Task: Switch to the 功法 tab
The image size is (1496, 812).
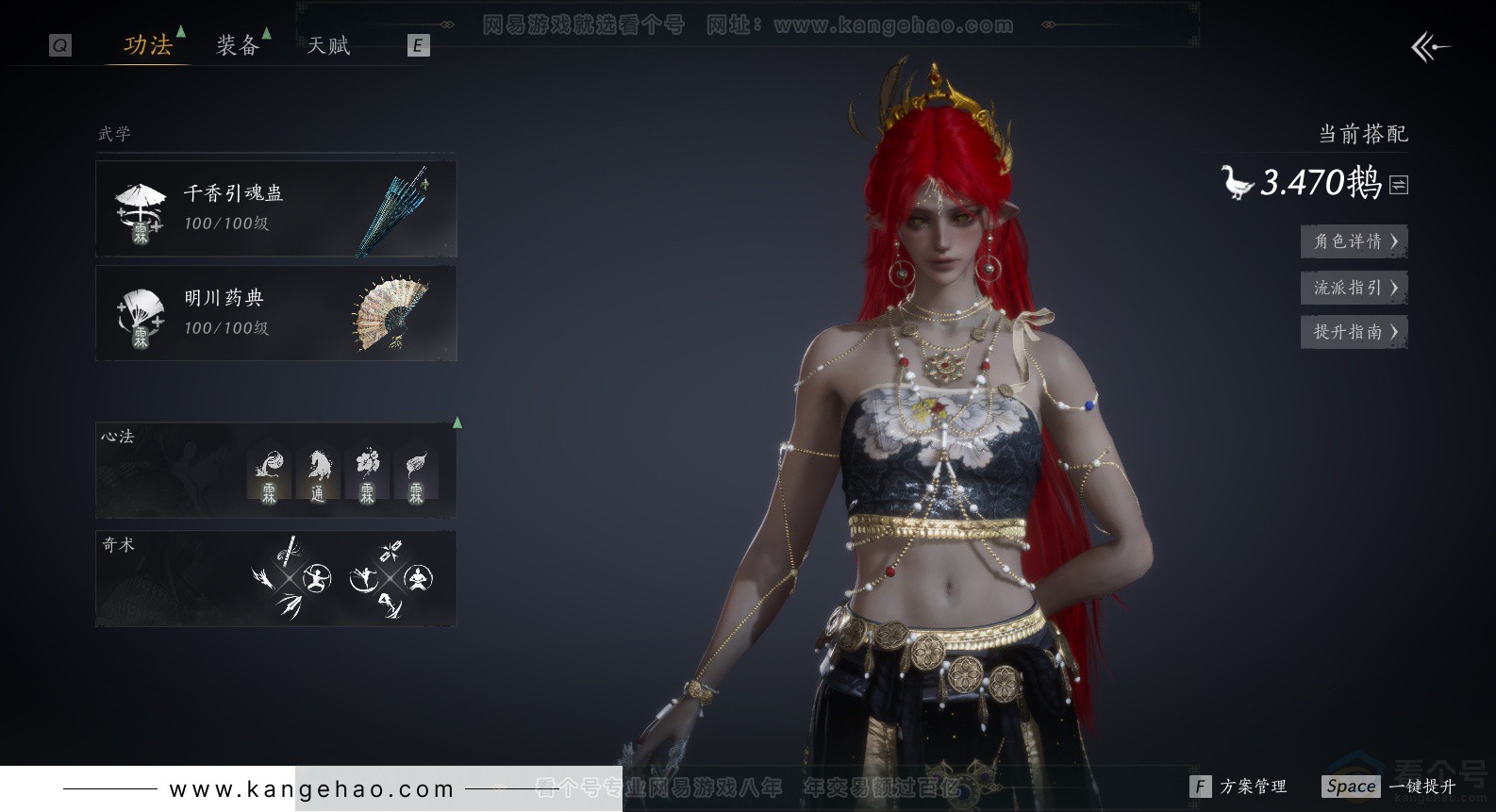Action: (148, 45)
